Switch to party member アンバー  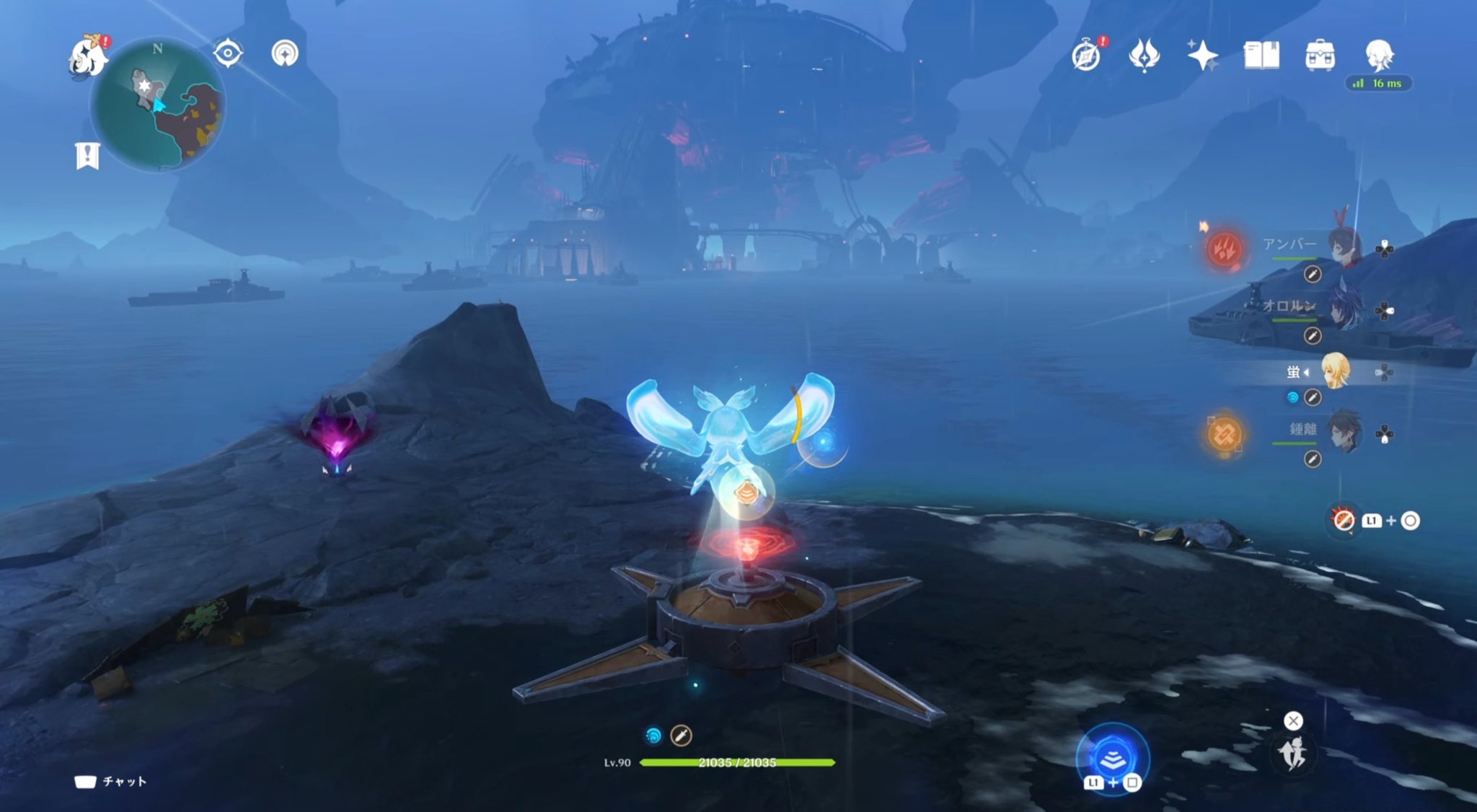pyautogui.click(x=1343, y=247)
